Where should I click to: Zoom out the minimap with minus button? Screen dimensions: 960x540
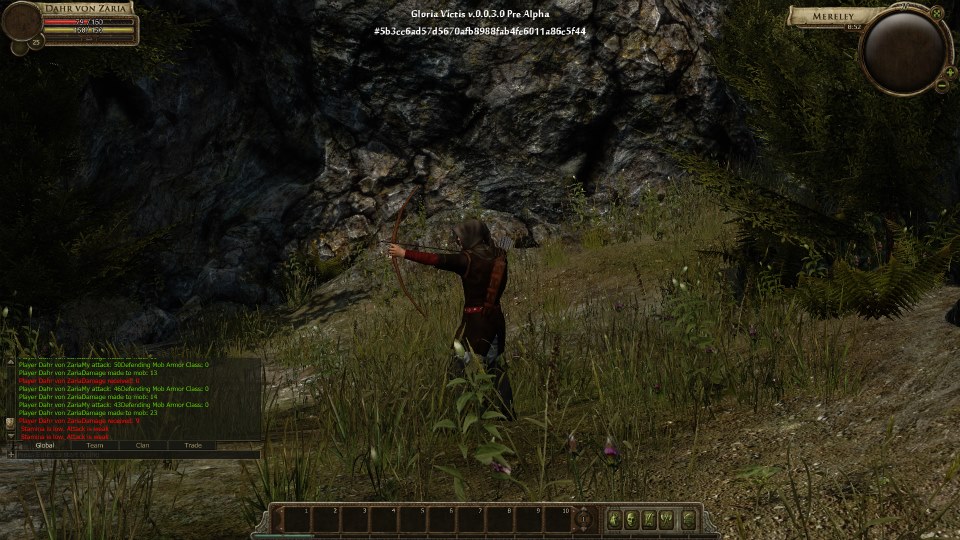942,86
